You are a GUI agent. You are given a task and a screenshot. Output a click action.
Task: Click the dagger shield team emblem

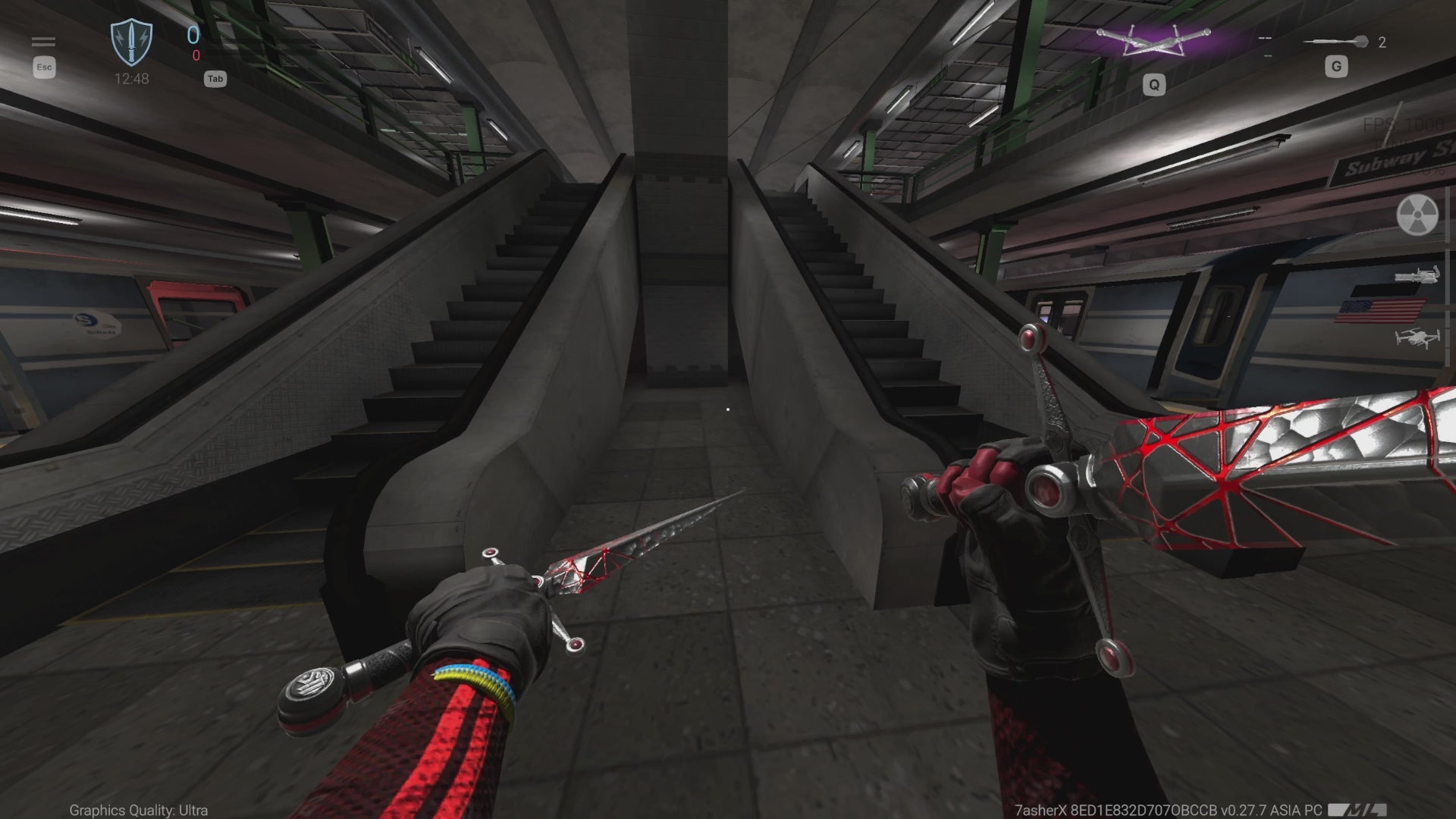(131, 42)
